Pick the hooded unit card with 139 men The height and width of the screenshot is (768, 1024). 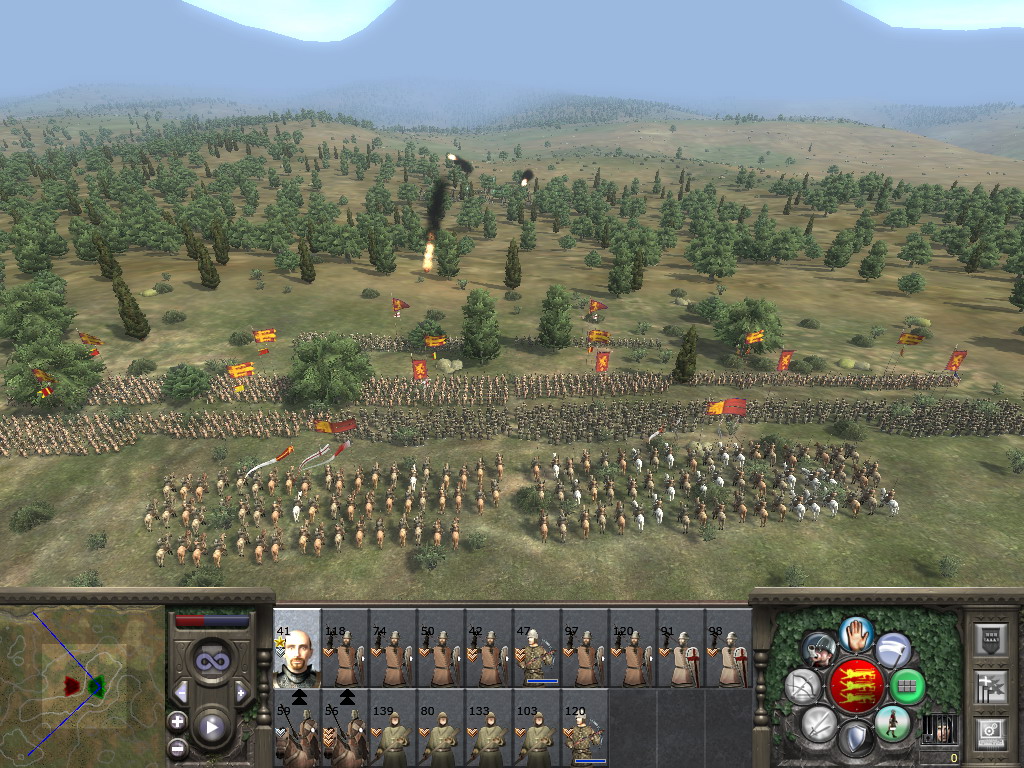click(392, 727)
